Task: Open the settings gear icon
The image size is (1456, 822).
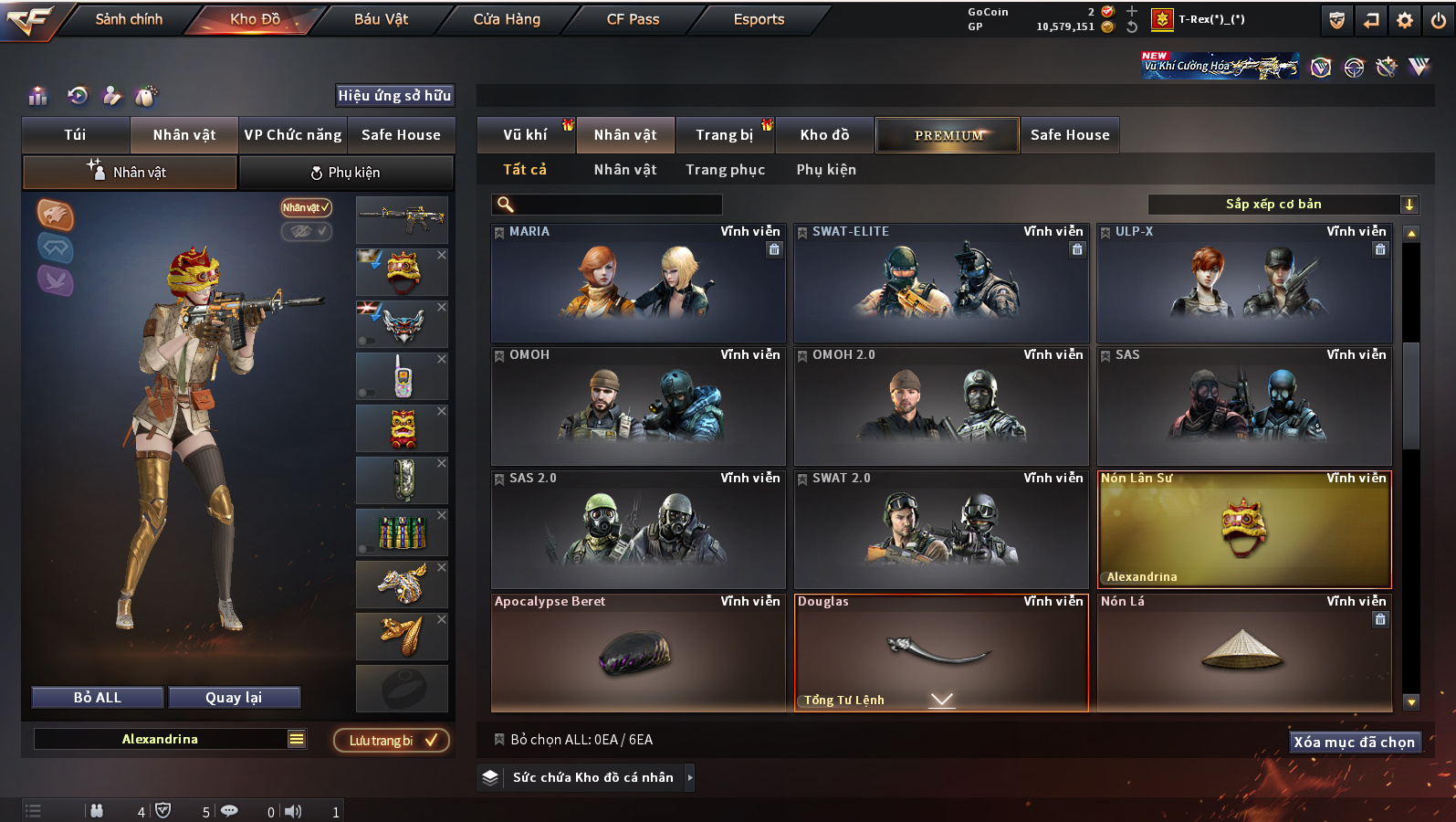Action: pos(1405,20)
